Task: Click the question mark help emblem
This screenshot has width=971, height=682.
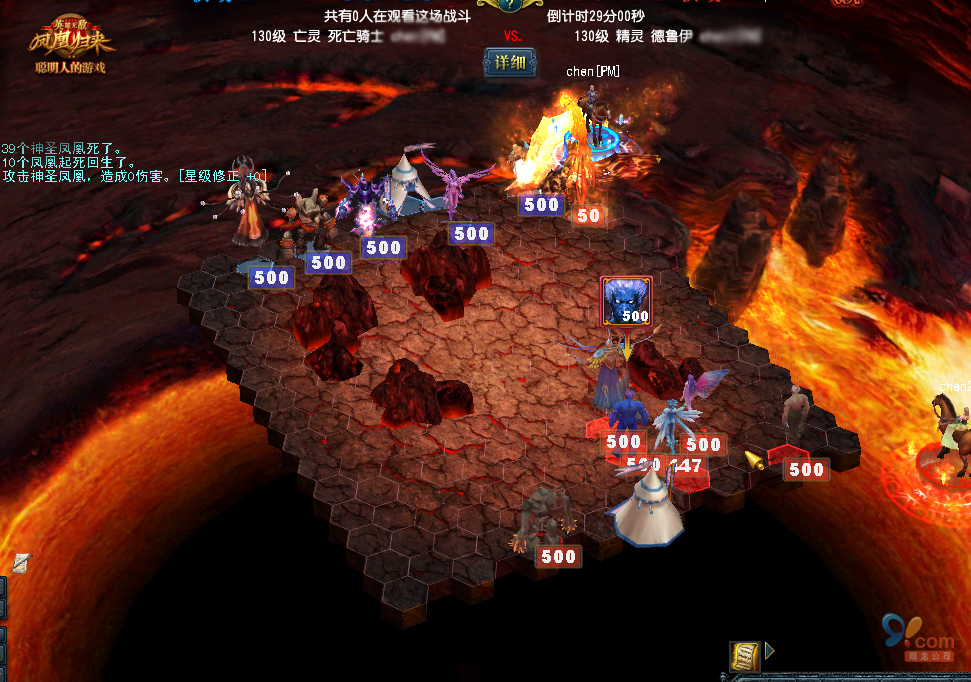Action: tap(510, 4)
